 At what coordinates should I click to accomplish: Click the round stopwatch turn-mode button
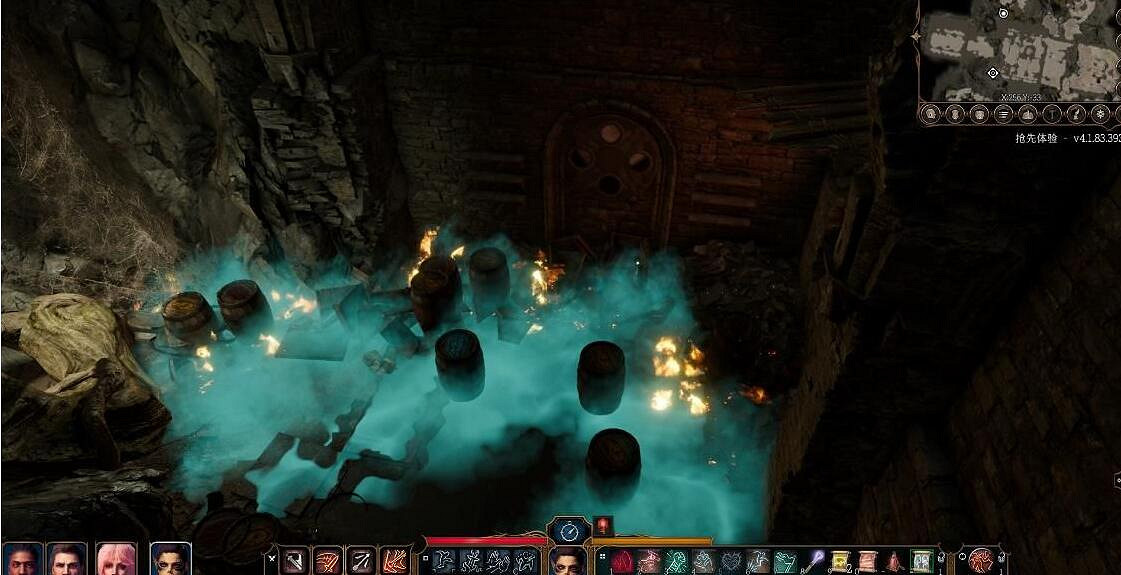click(567, 530)
